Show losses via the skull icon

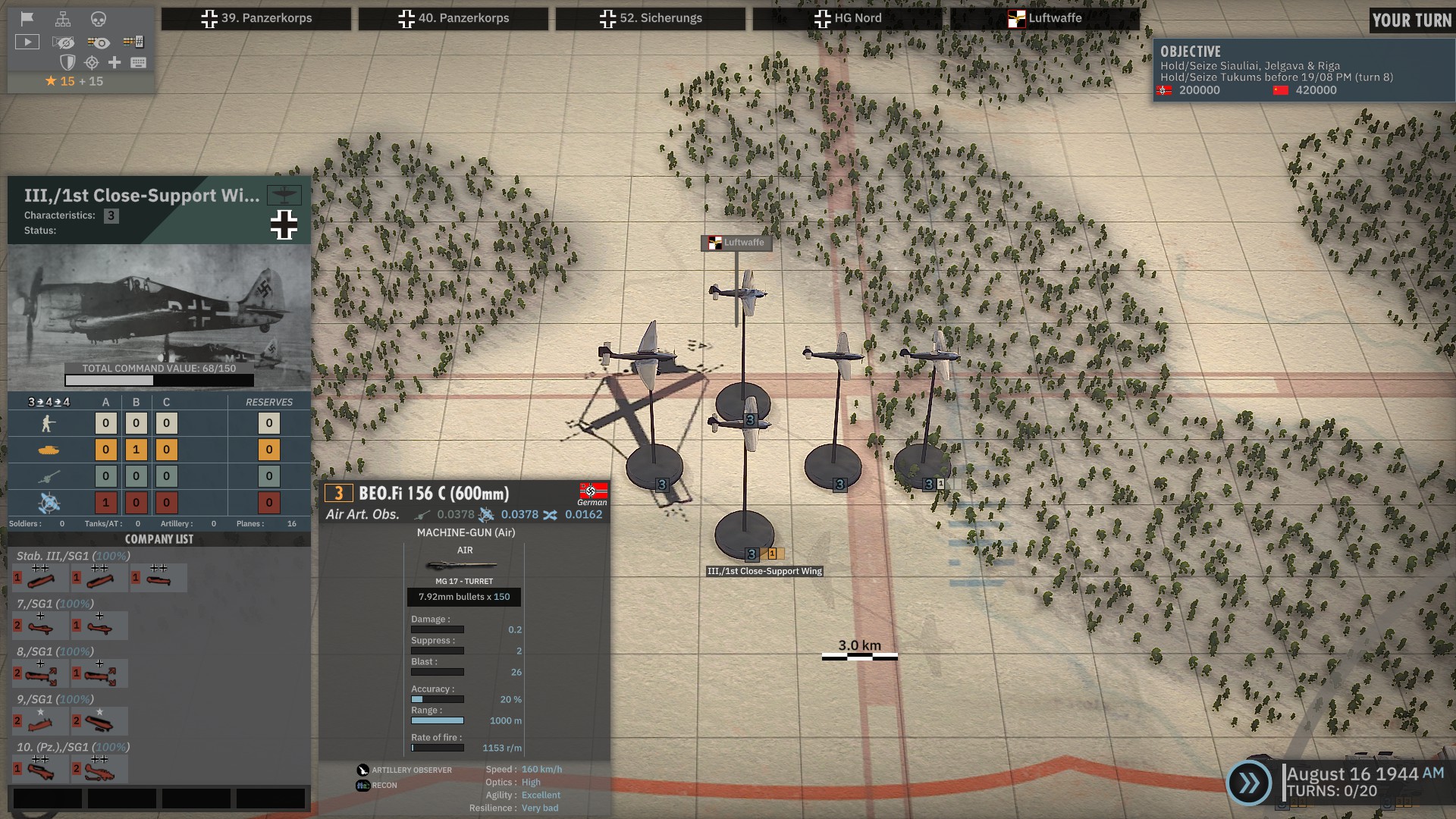tap(99, 19)
